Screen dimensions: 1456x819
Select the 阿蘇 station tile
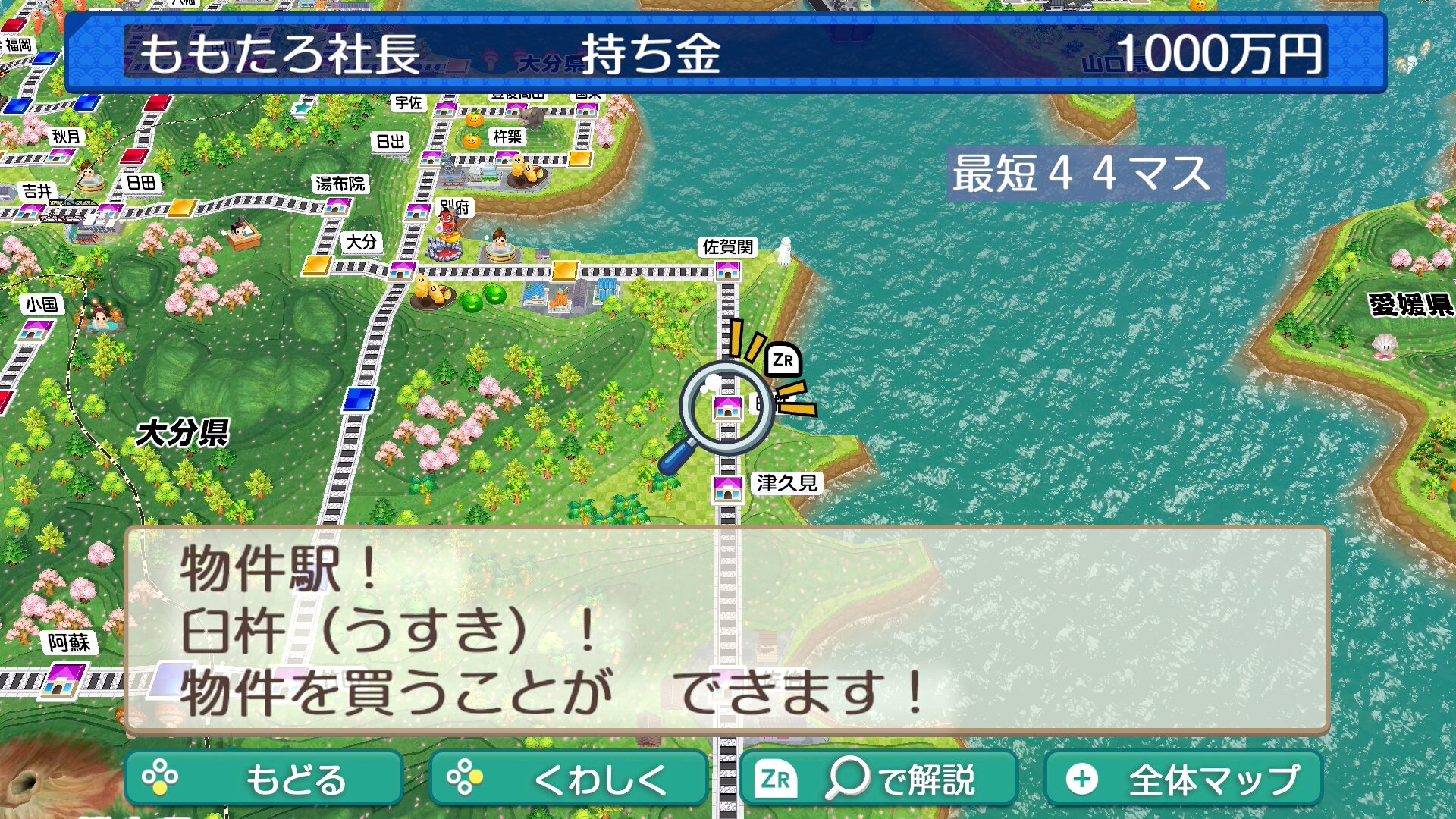point(64,678)
